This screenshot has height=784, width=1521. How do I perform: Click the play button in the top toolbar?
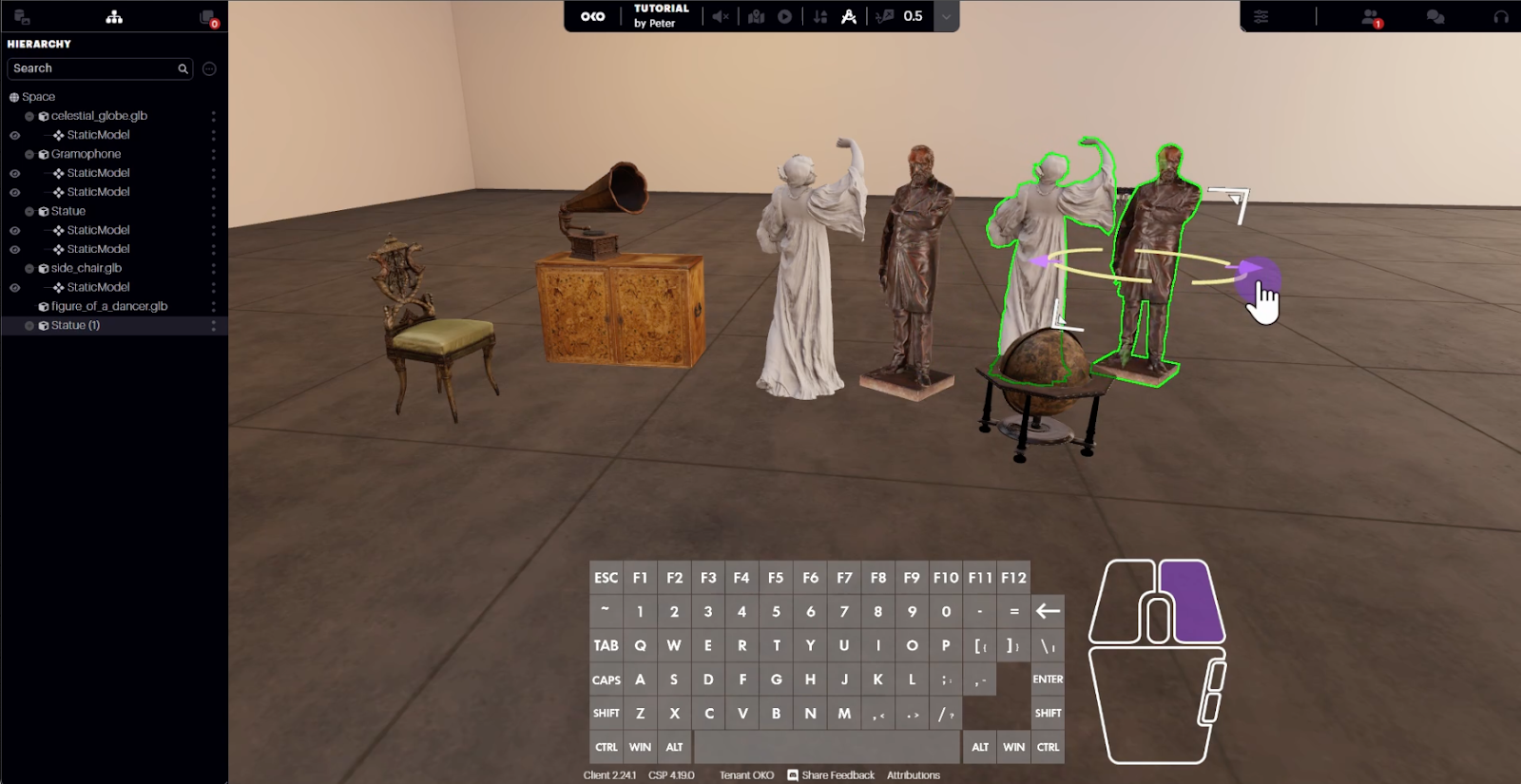[x=784, y=16]
